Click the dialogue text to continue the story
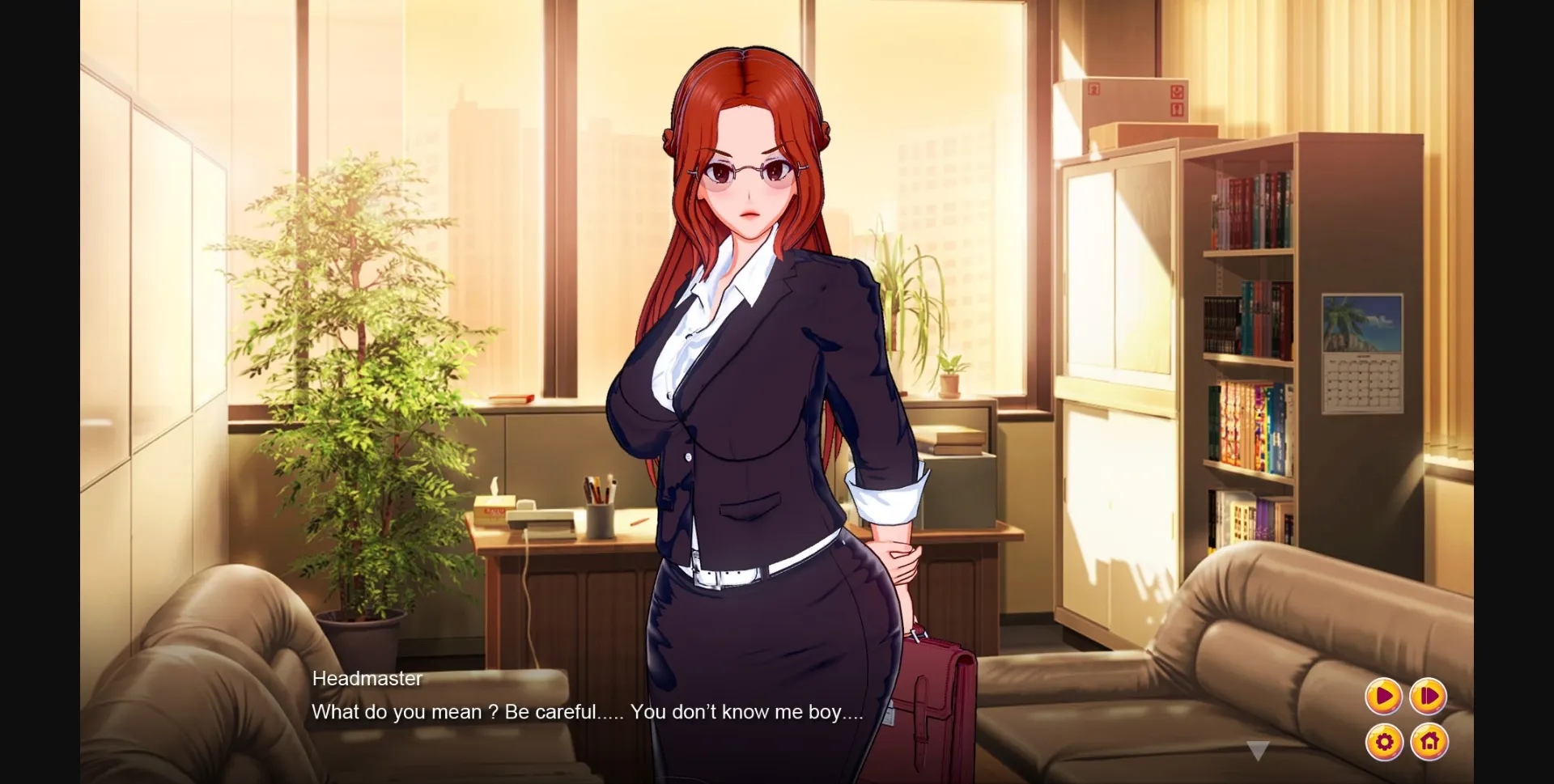Viewport: 1554px width, 784px height. (587, 712)
